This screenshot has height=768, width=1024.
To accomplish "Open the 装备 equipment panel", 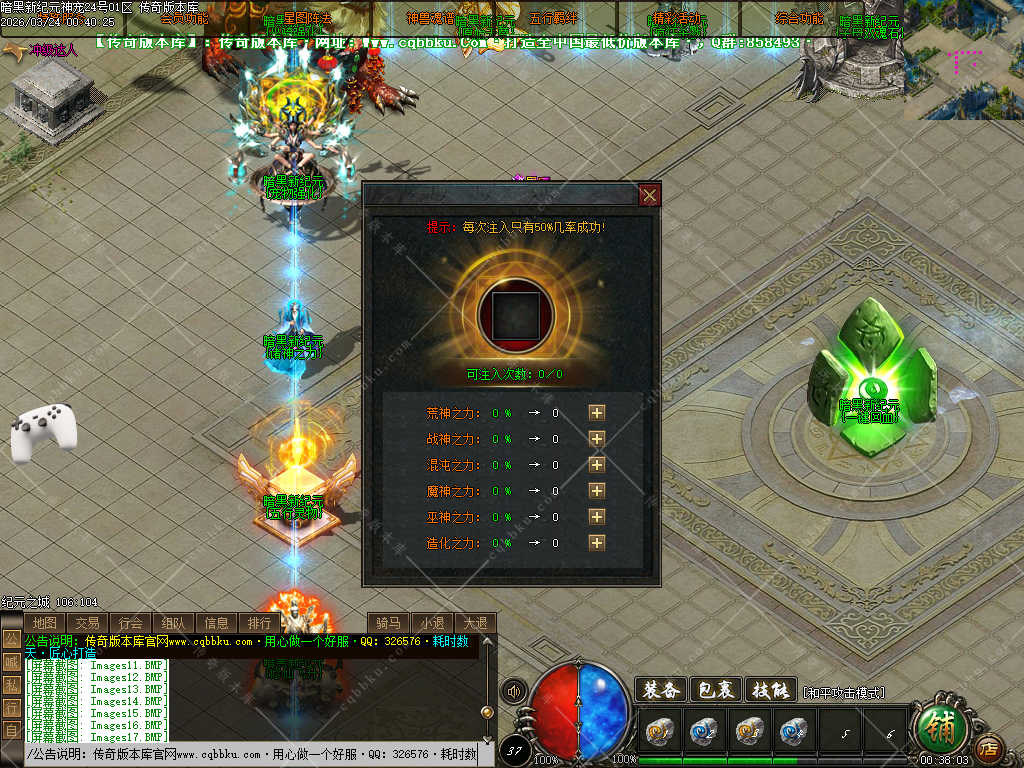I will pyautogui.click(x=660, y=690).
